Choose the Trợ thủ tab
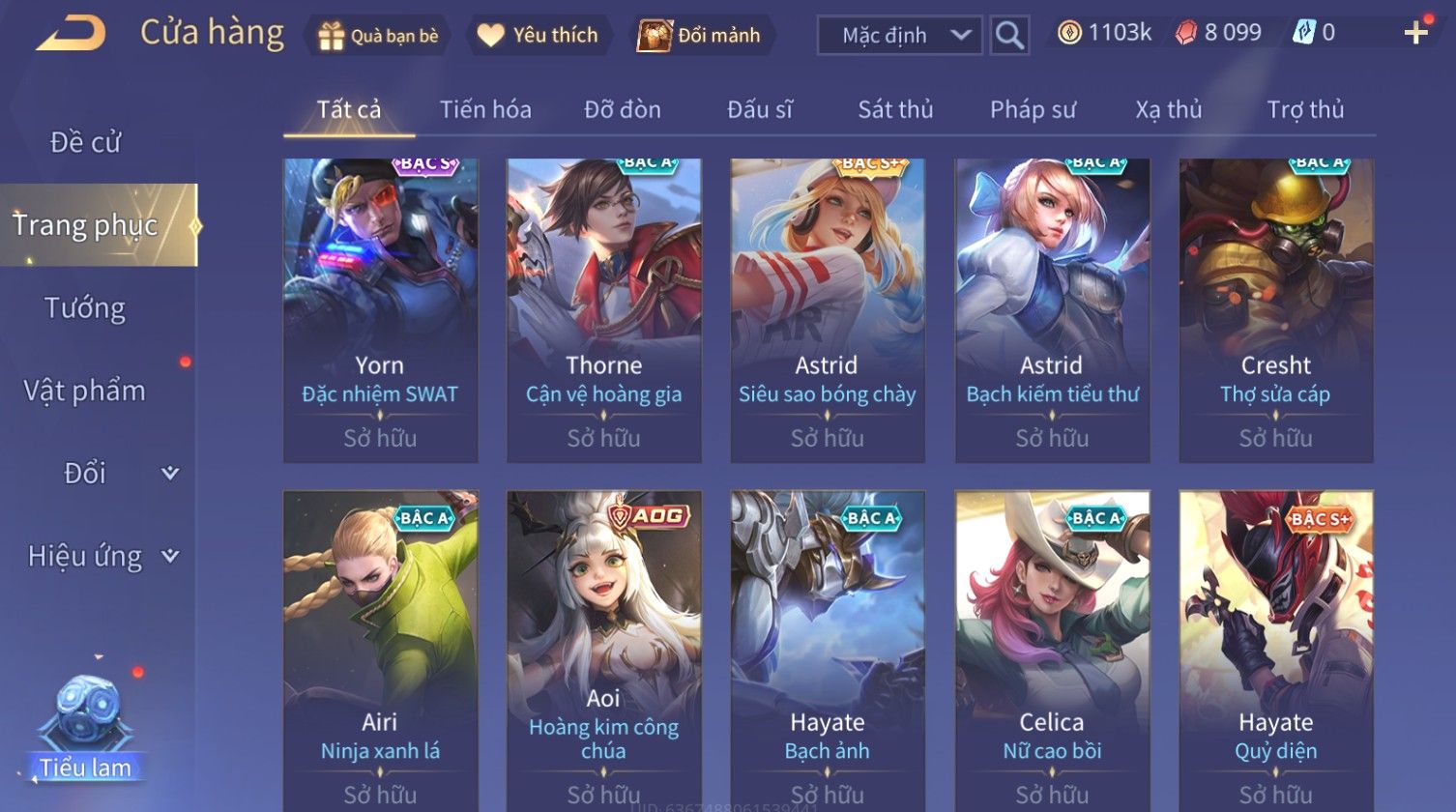Screen dimensions: 1456x812 (1305, 110)
